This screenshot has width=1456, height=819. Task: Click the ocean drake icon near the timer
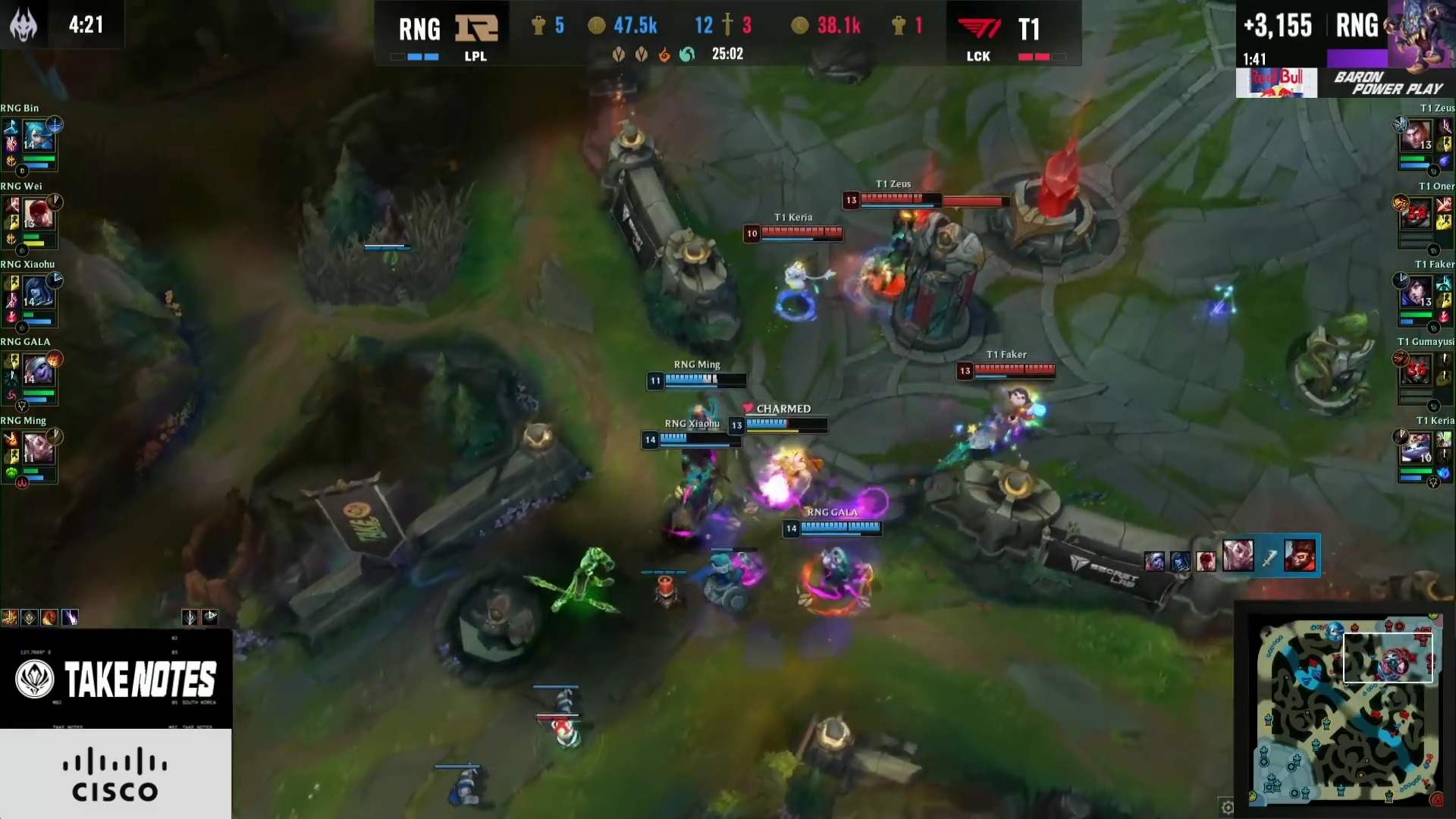(689, 55)
